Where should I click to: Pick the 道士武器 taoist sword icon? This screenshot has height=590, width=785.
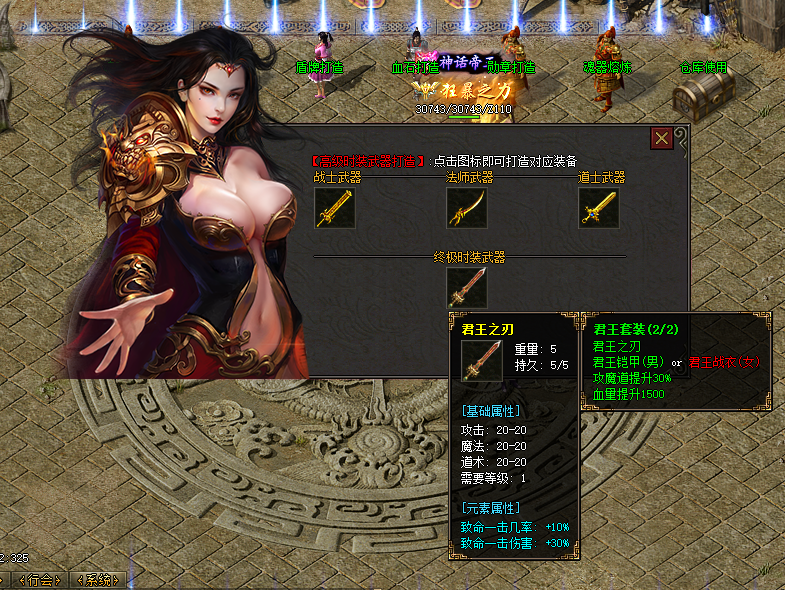(598, 208)
